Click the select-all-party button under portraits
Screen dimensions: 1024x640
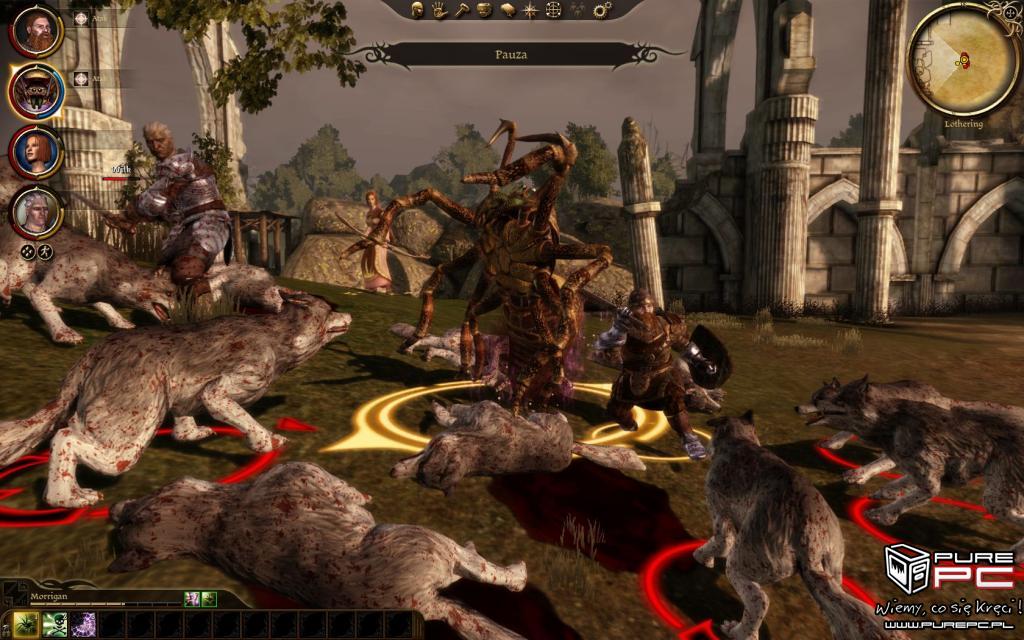28,252
